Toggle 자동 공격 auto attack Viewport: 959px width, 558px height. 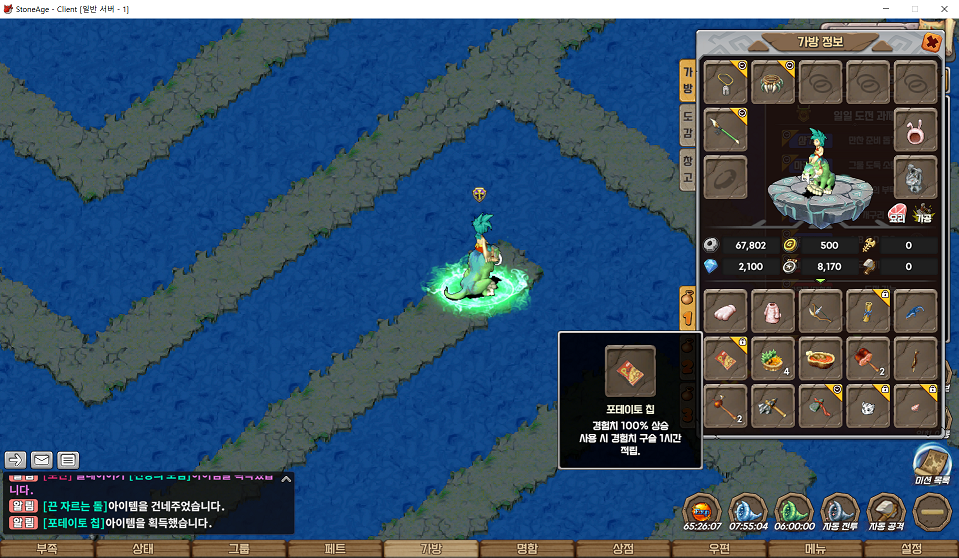886,511
